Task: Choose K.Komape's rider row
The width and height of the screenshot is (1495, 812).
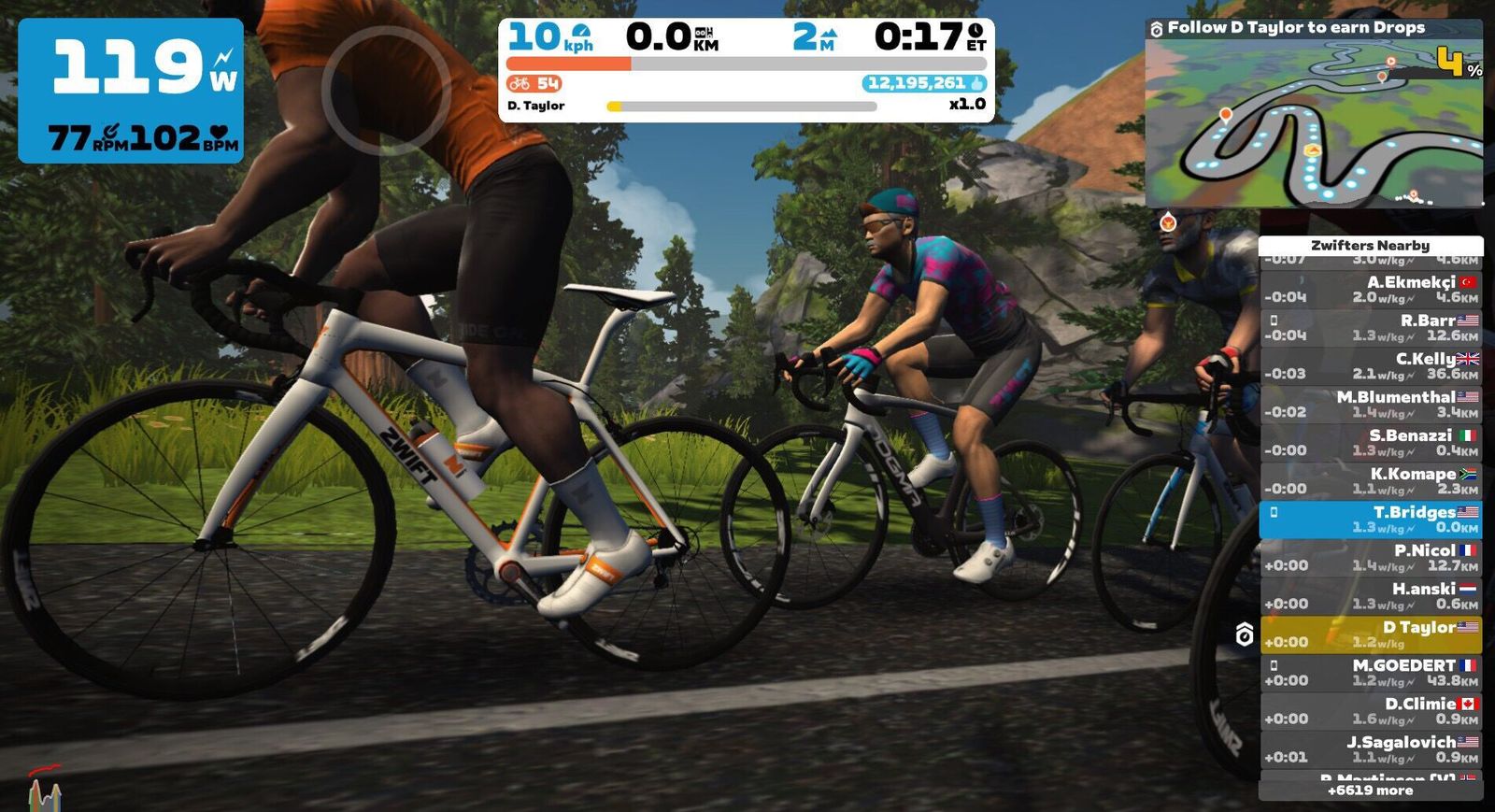Action: coord(1370,481)
